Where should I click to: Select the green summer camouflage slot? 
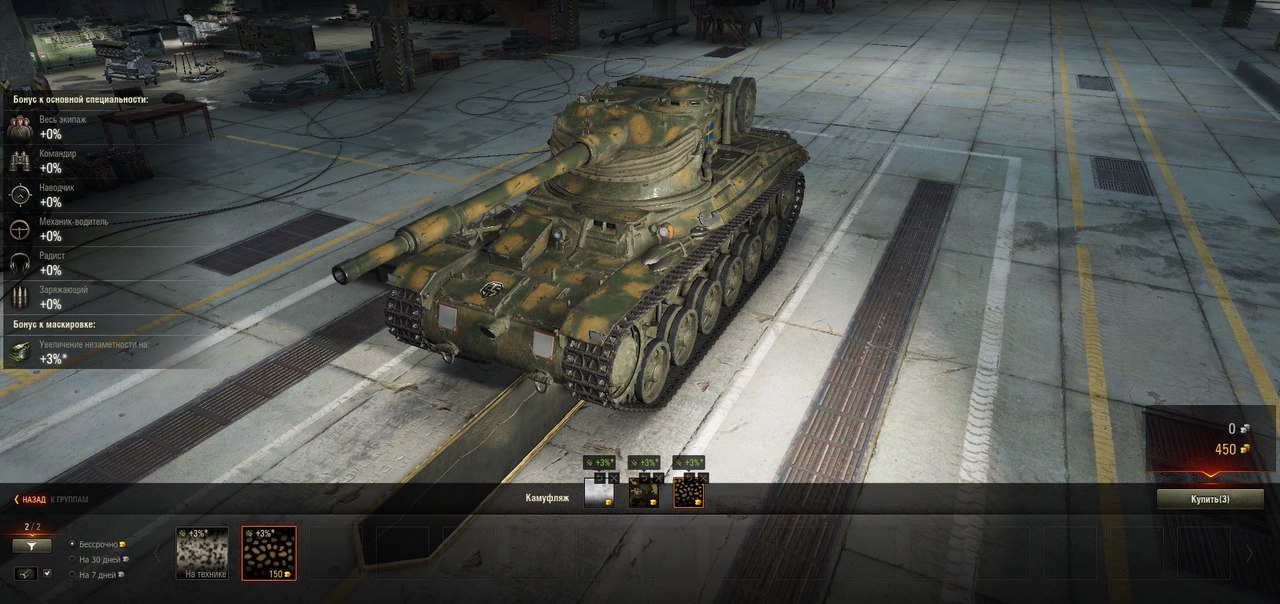pos(642,493)
